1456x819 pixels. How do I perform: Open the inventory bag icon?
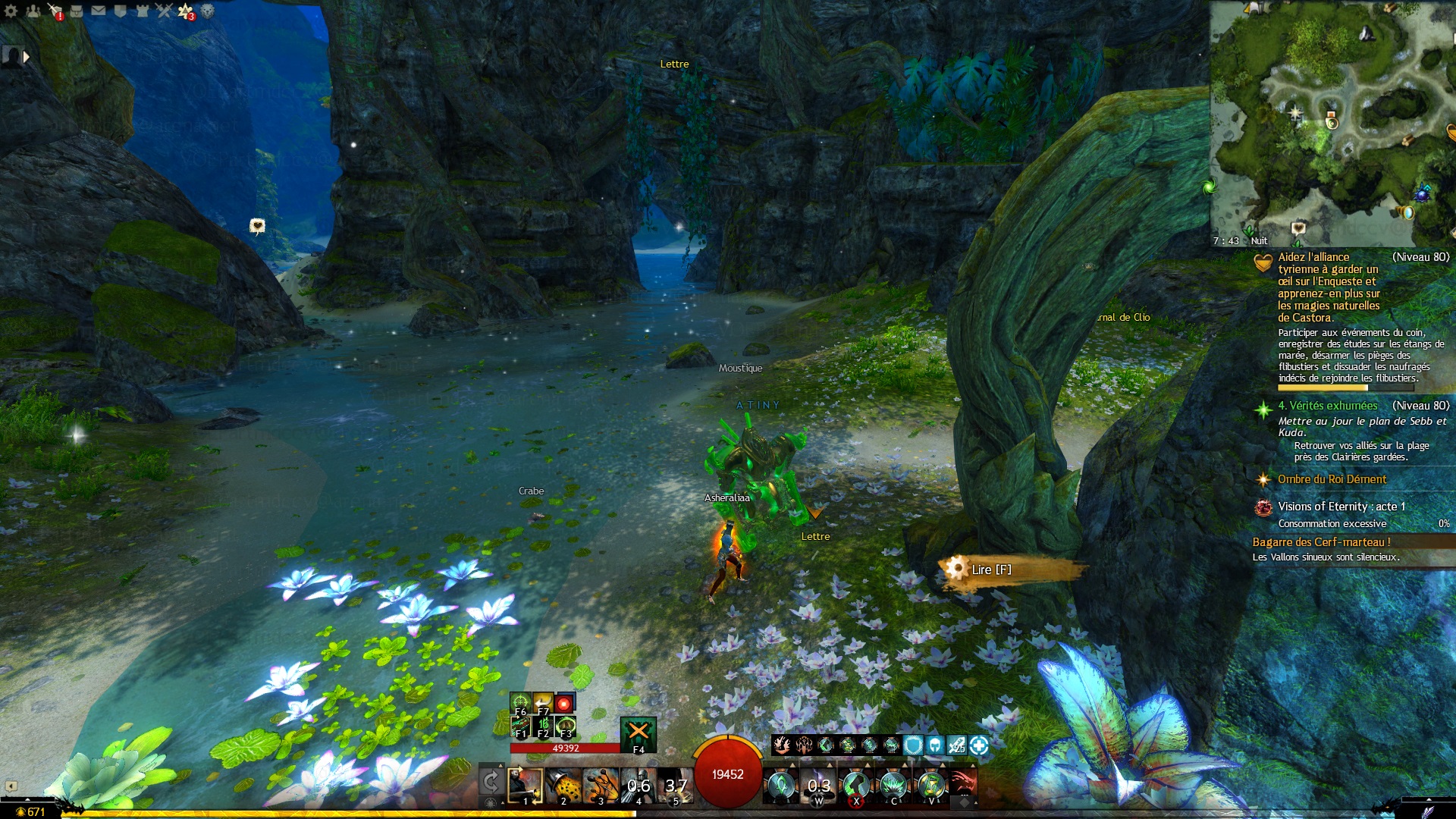[77, 11]
